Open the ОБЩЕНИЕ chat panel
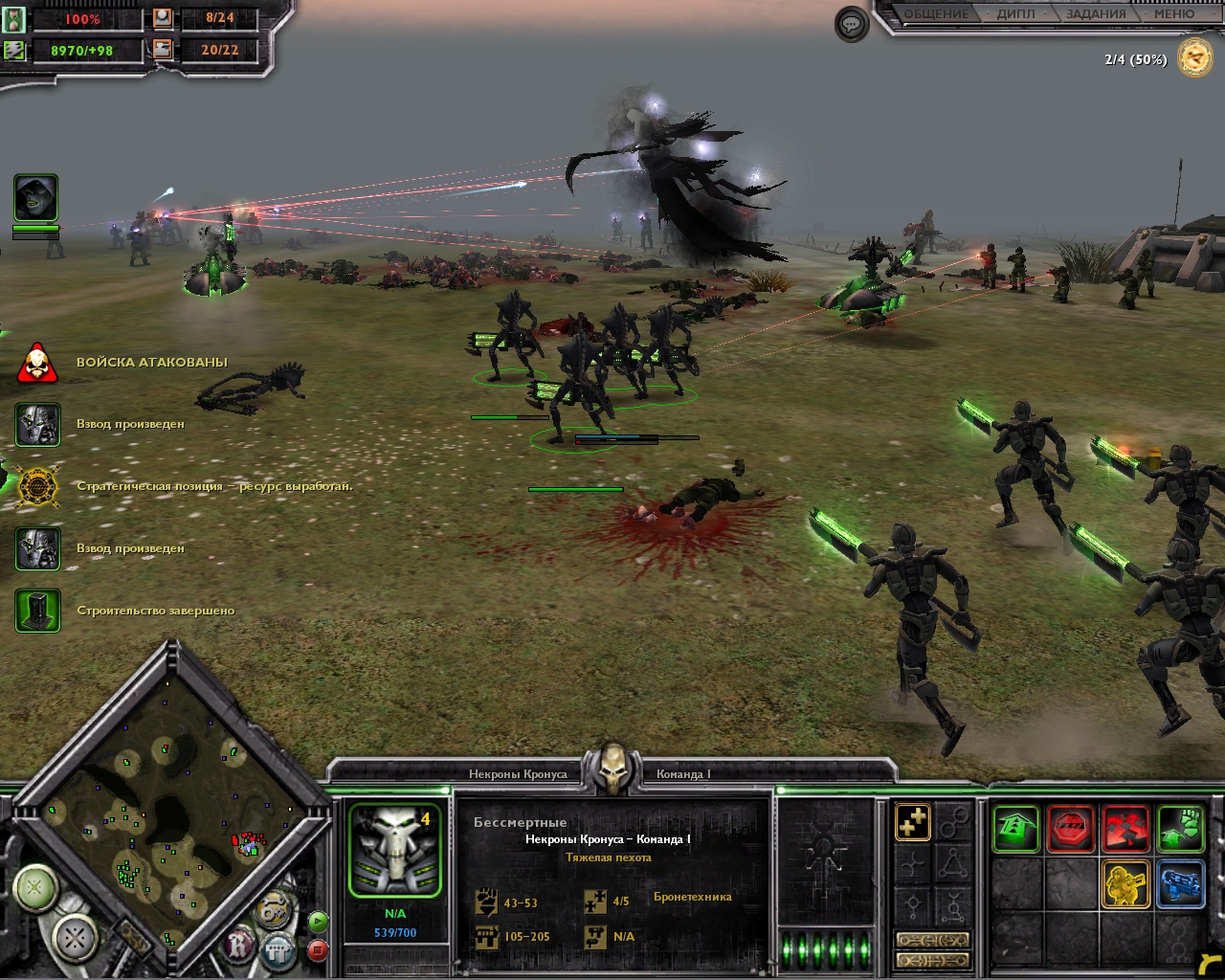This screenshot has width=1225, height=980. click(936, 14)
